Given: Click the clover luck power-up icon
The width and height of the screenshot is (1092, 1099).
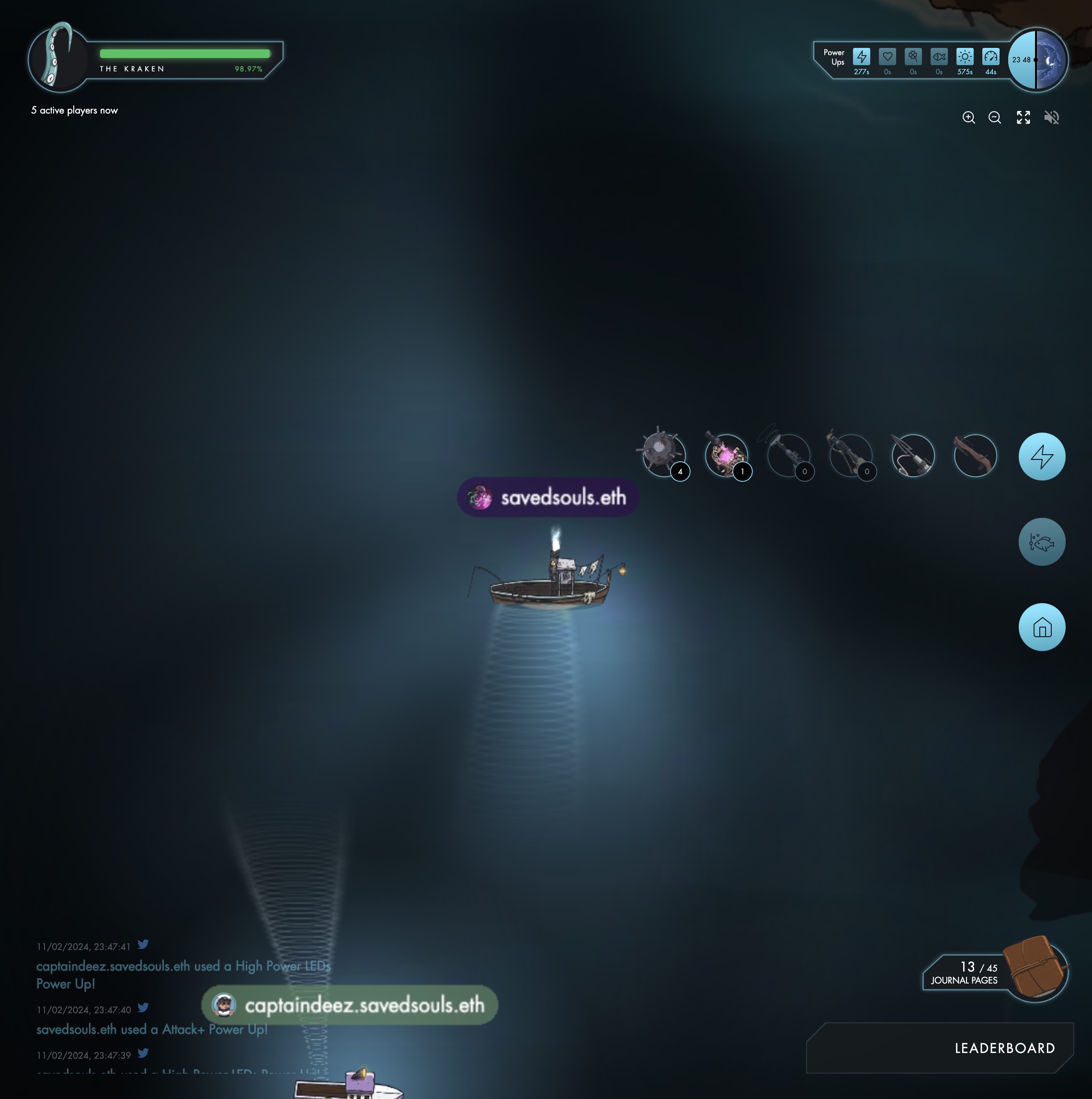Looking at the screenshot, I should coord(913,57).
